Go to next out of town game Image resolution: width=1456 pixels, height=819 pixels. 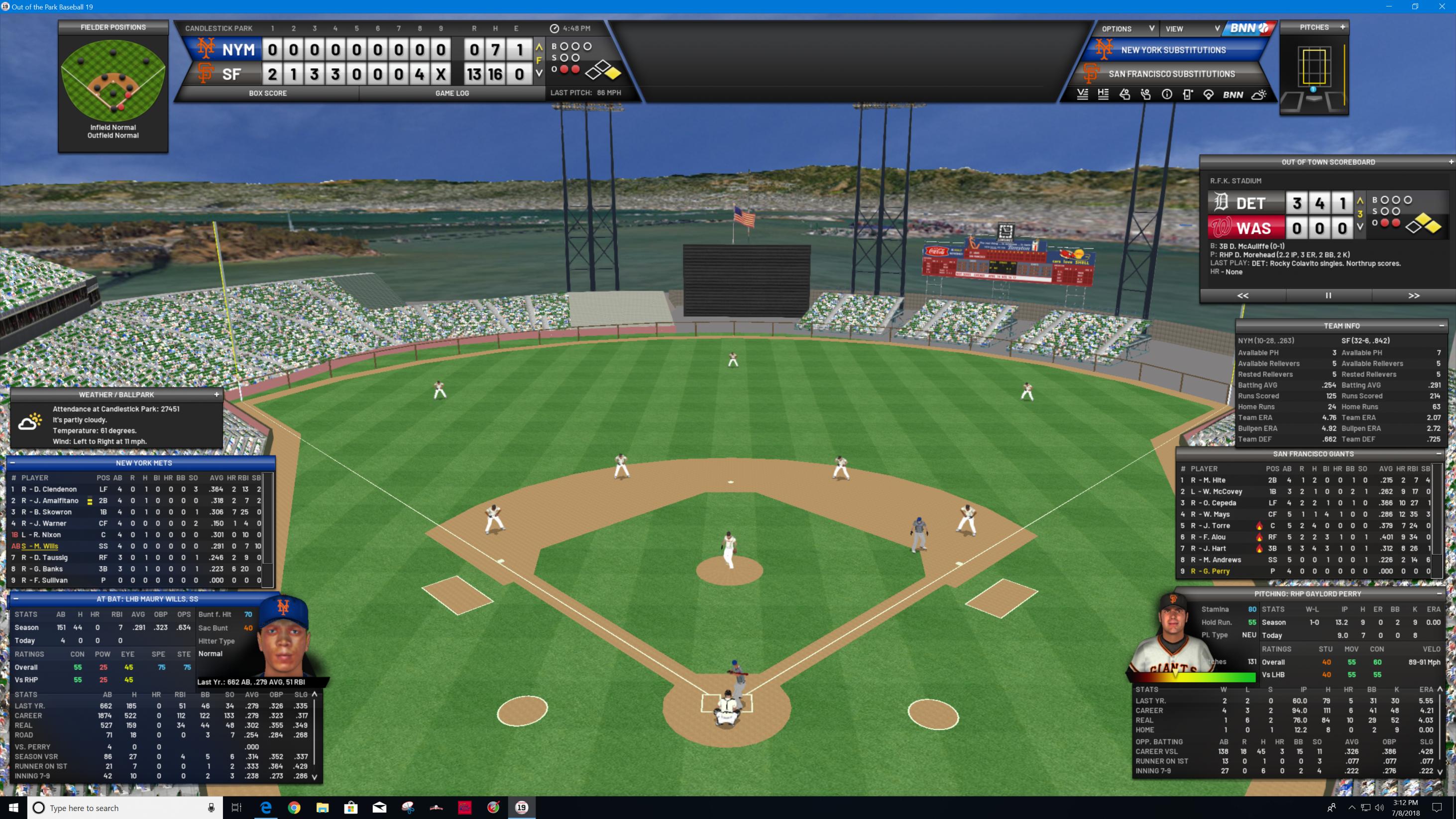pyautogui.click(x=1414, y=296)
